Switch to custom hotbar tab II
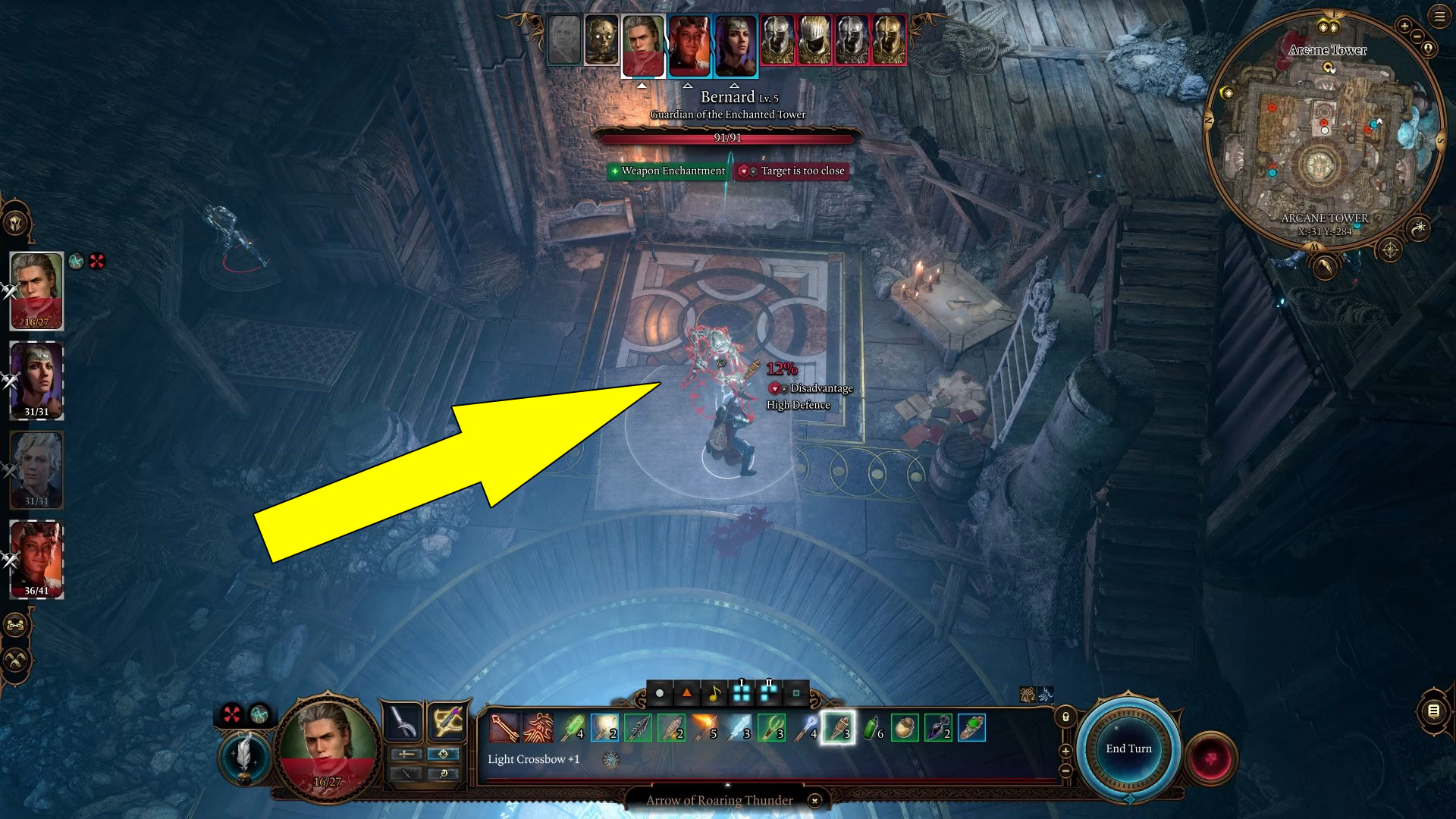The width and height of the screenshot is (1456, 819). pyautogui.click(x=767, y=692)
